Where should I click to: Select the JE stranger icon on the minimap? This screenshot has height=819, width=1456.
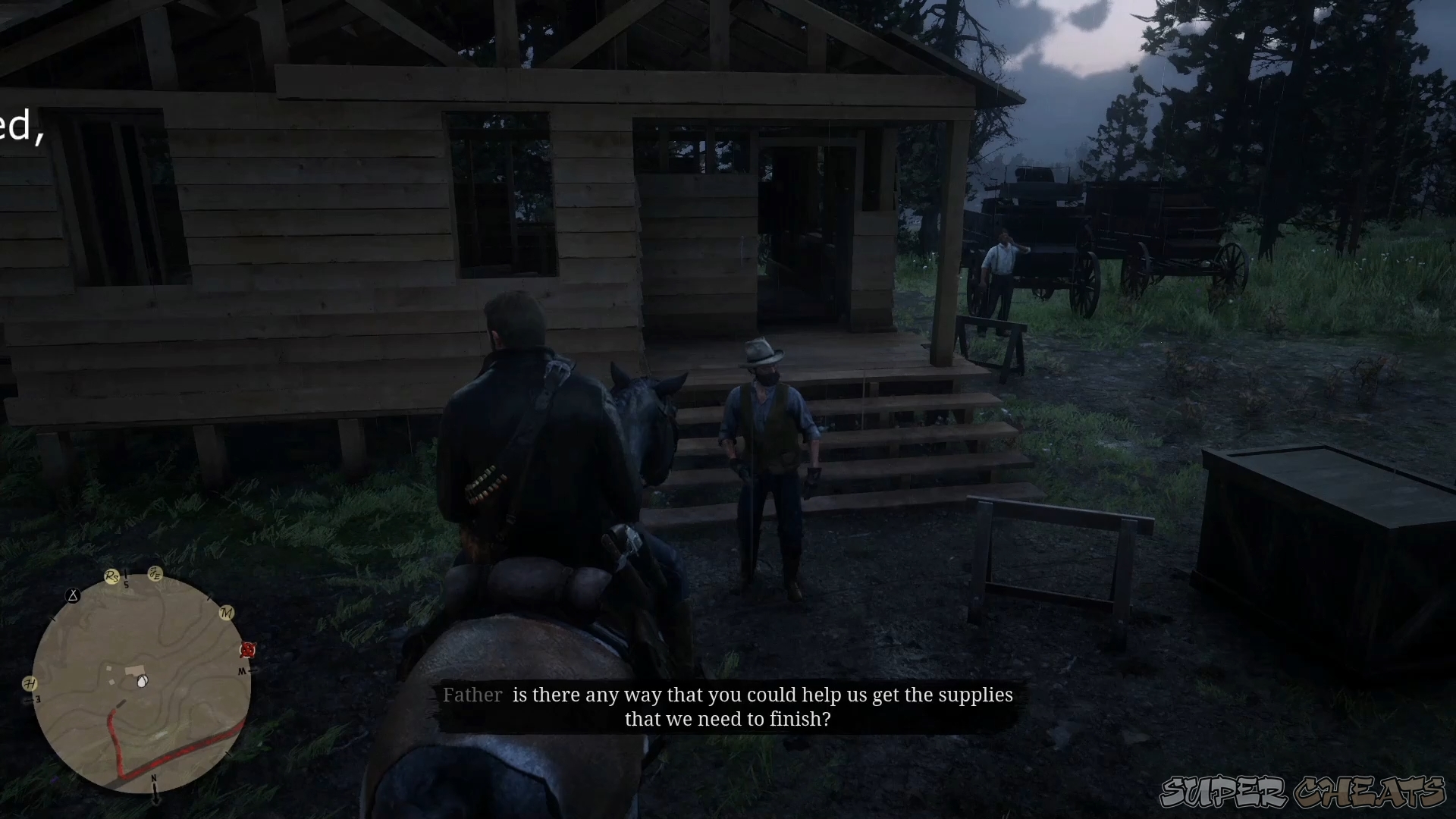(155, 574)
